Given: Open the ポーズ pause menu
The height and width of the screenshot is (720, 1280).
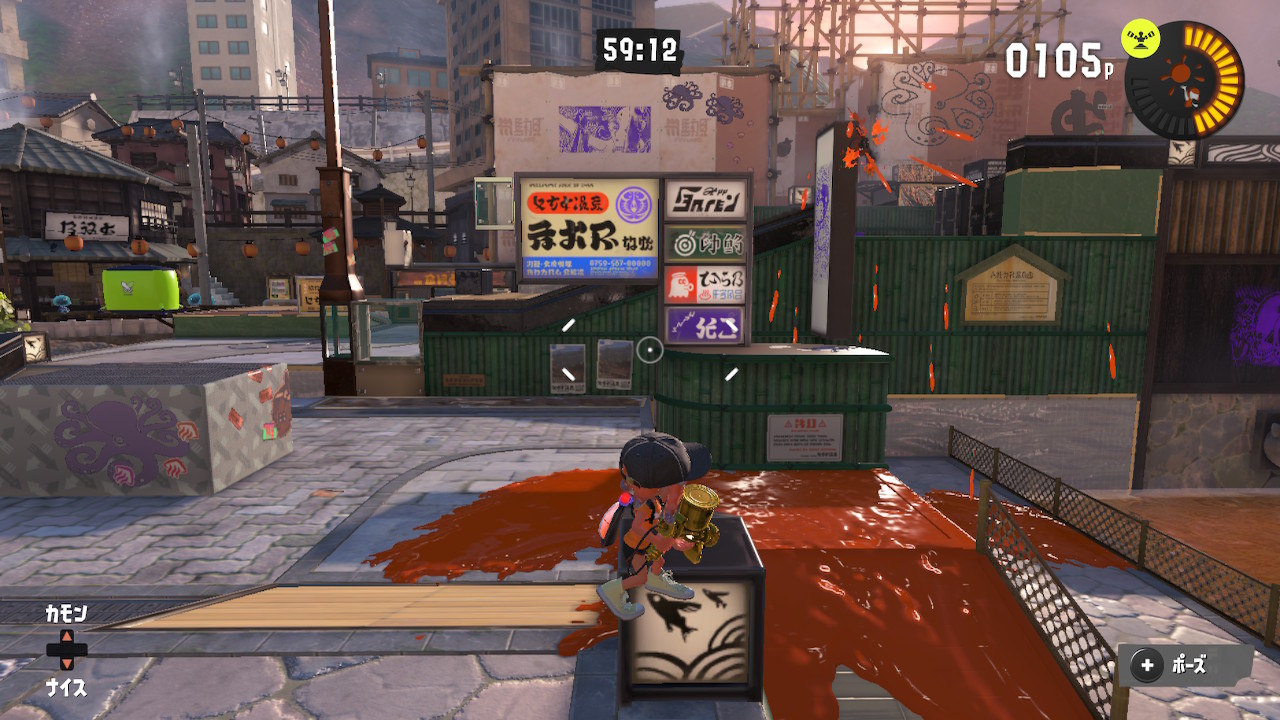Looking at the screenshot, I should click(x=1184, y=666).
